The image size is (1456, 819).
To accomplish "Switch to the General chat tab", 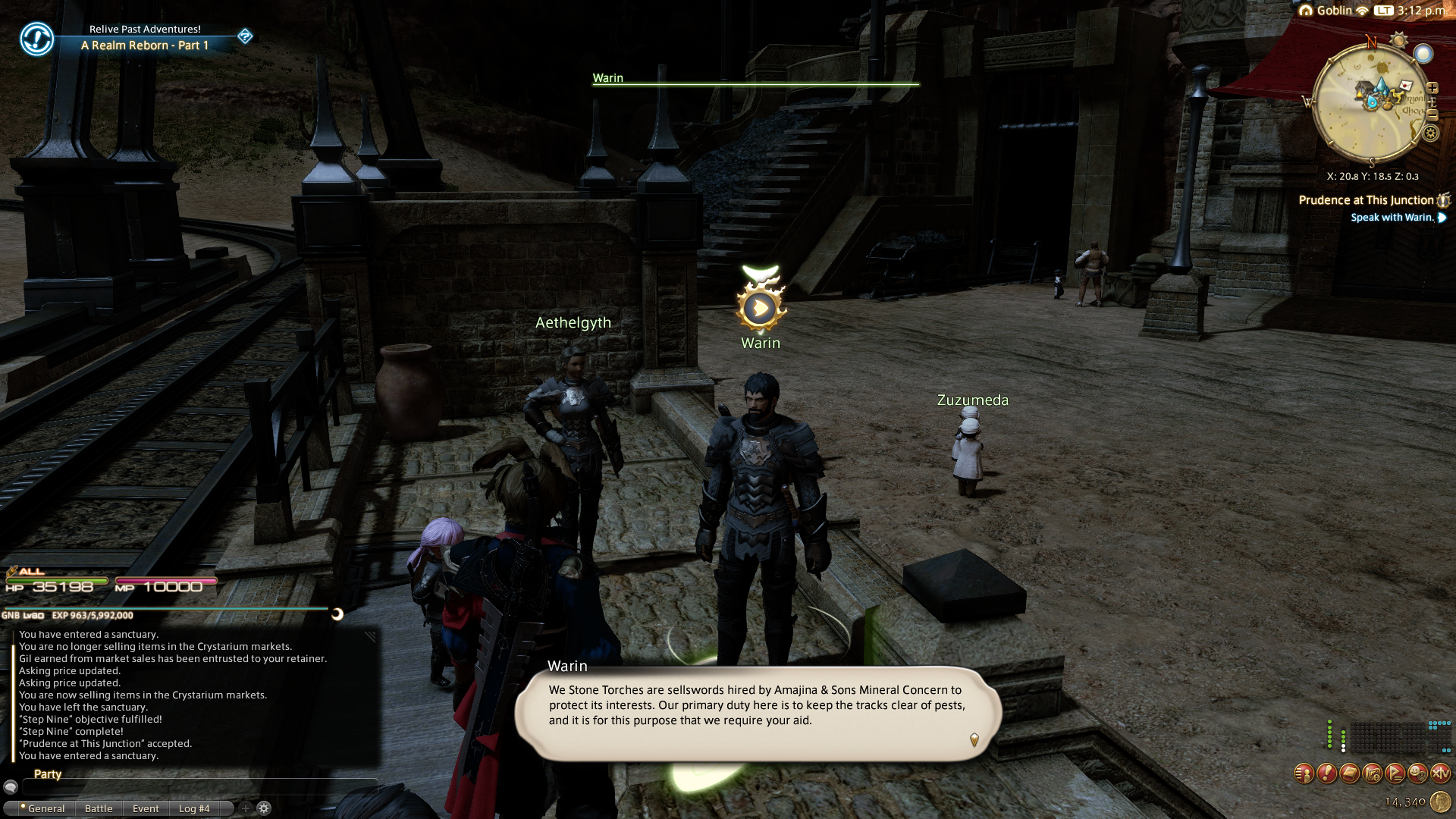I will [45, 808].
